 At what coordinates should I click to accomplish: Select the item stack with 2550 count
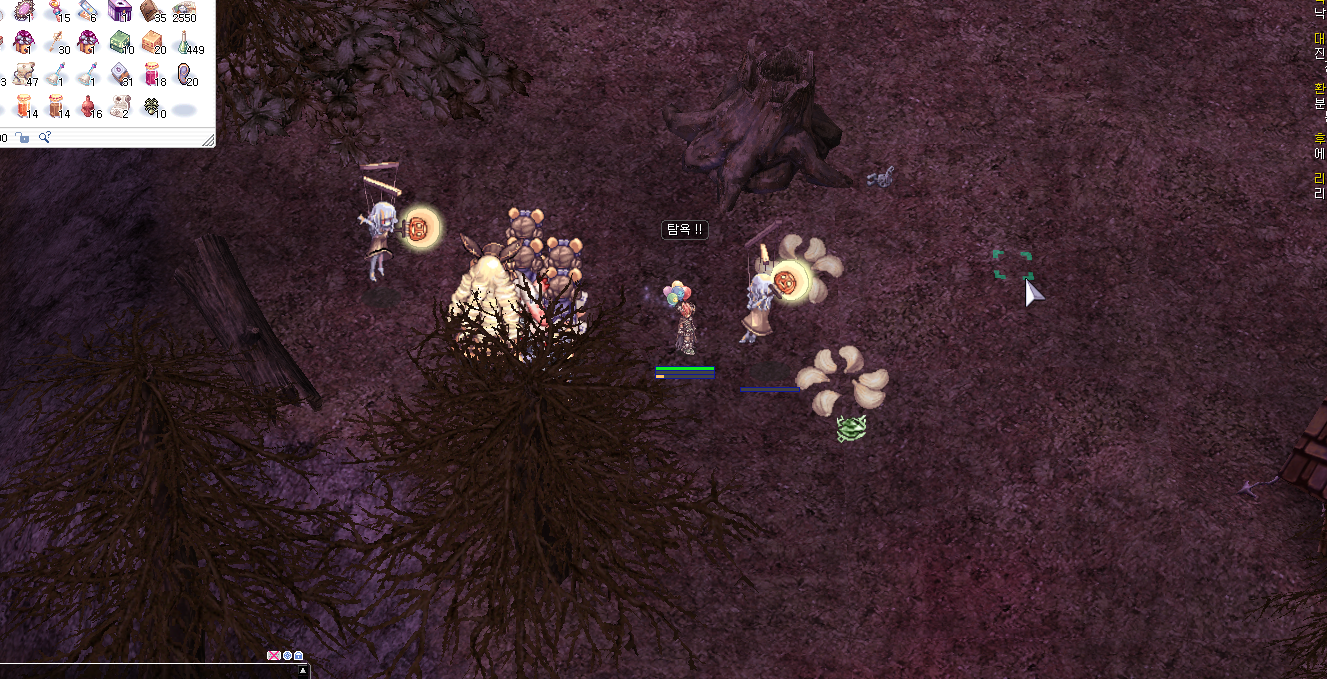[x=184, y=11]
